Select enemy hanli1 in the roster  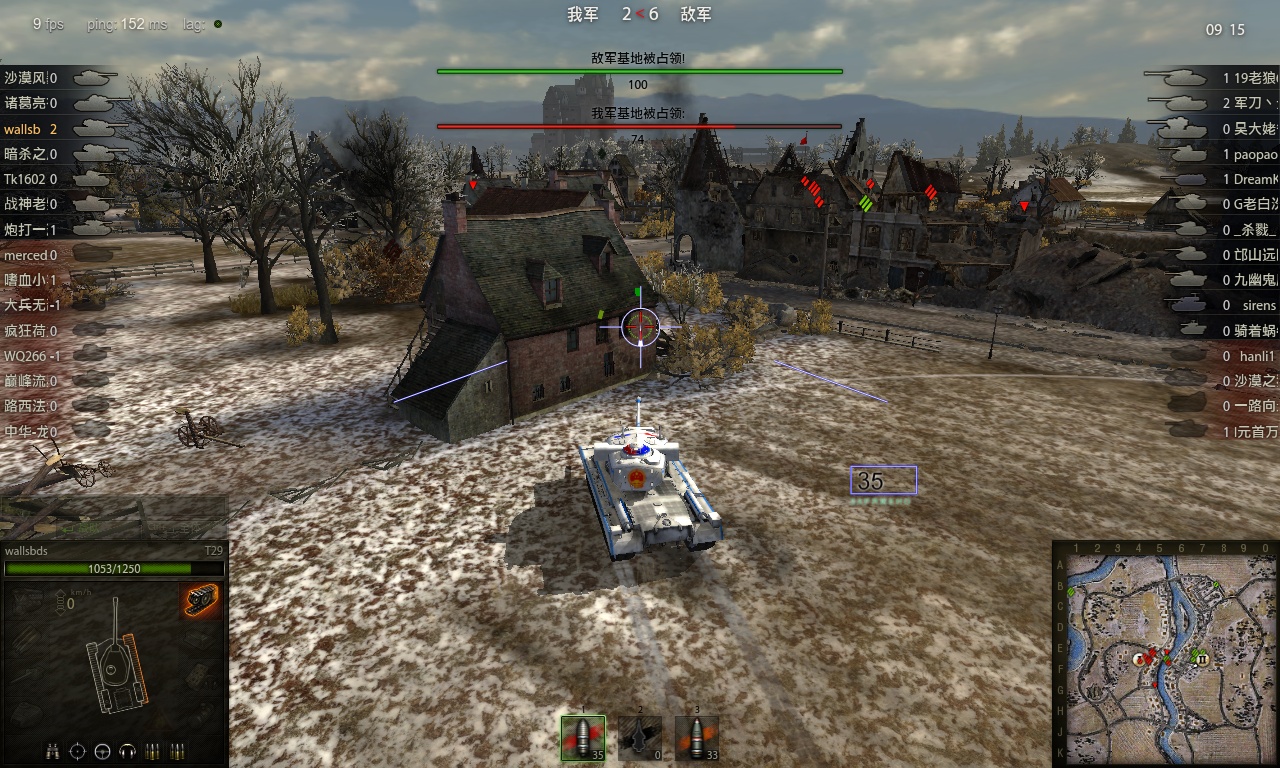pos(1257,356)
